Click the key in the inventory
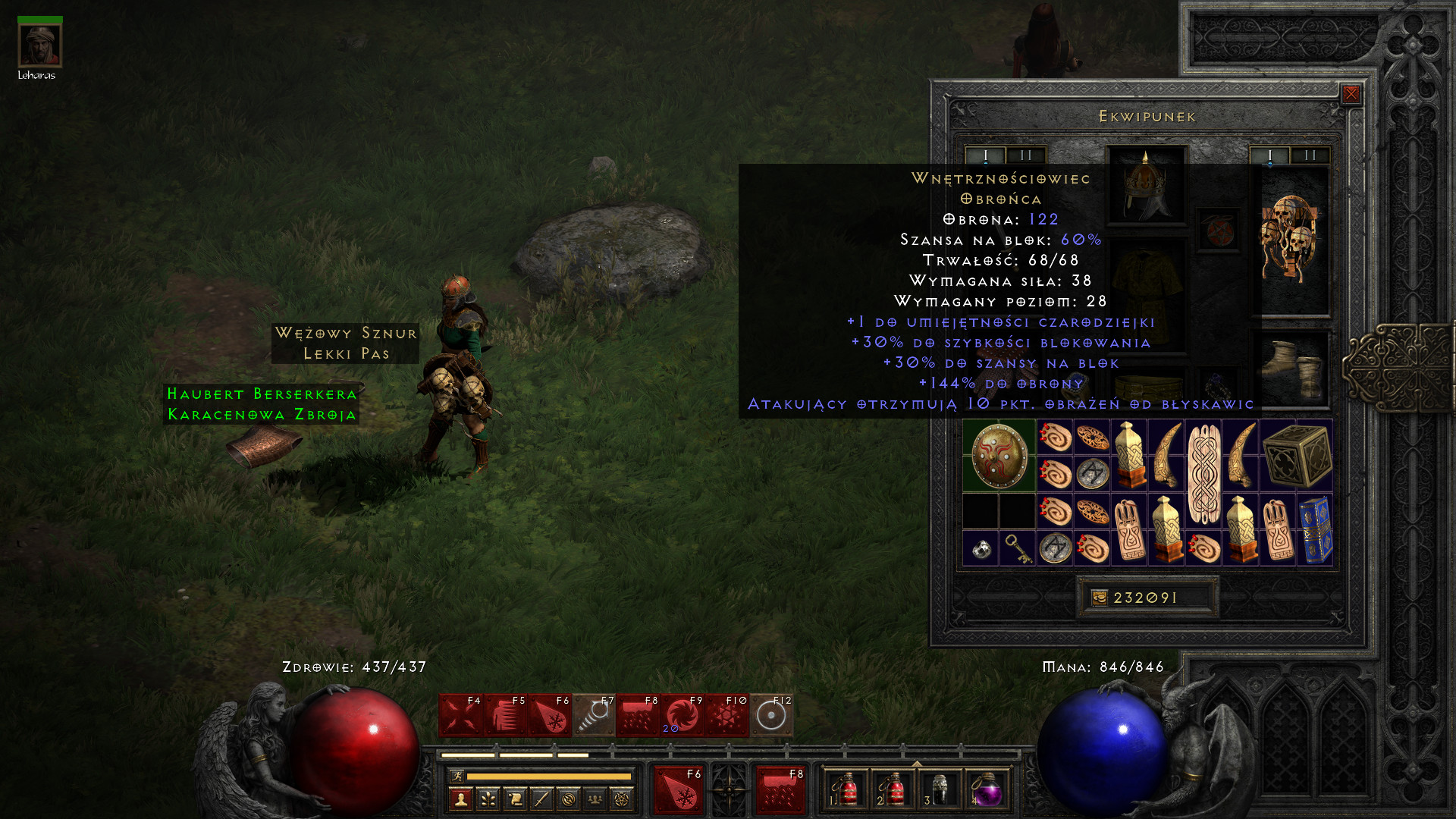The image size is (1456, 819). click(1017, 548)
